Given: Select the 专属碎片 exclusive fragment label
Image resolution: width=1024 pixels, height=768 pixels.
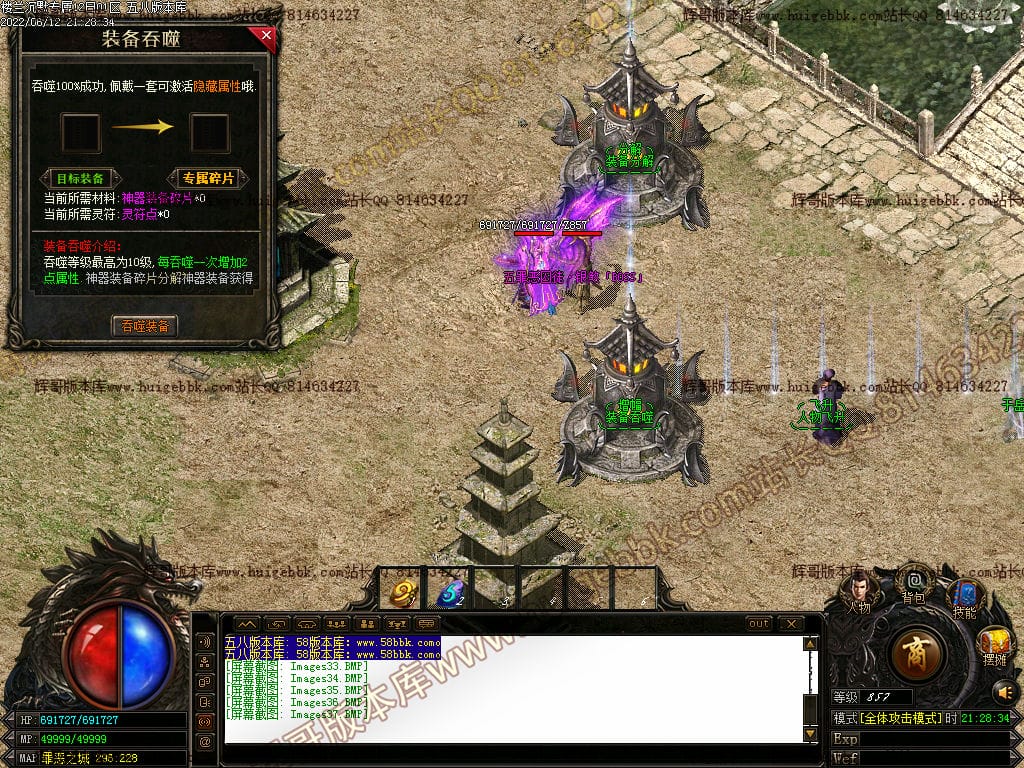Looking at the screenshot, I should pyautogui.click(x=208, y=178).
